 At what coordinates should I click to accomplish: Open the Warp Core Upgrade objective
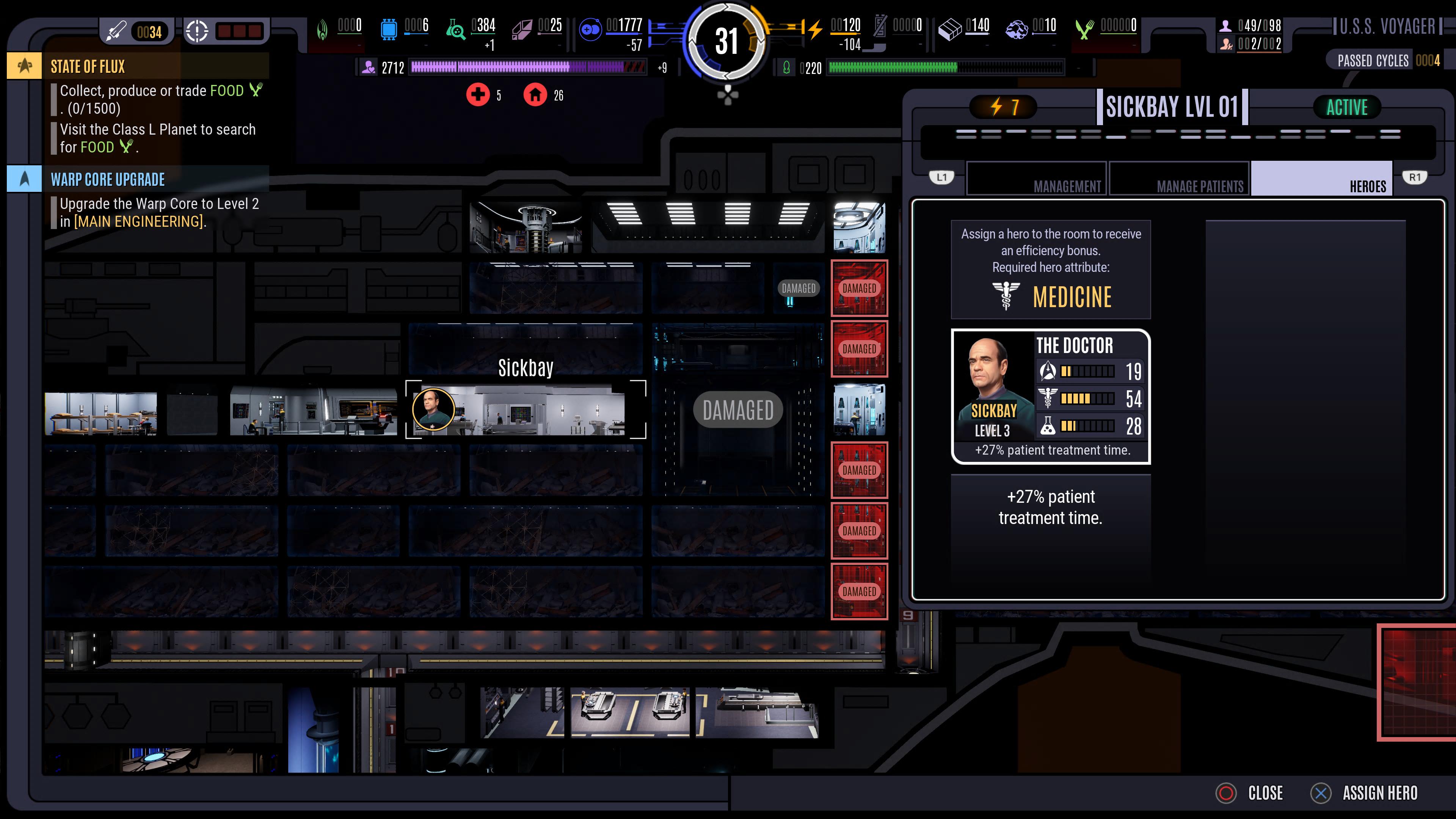click(107, 180)
